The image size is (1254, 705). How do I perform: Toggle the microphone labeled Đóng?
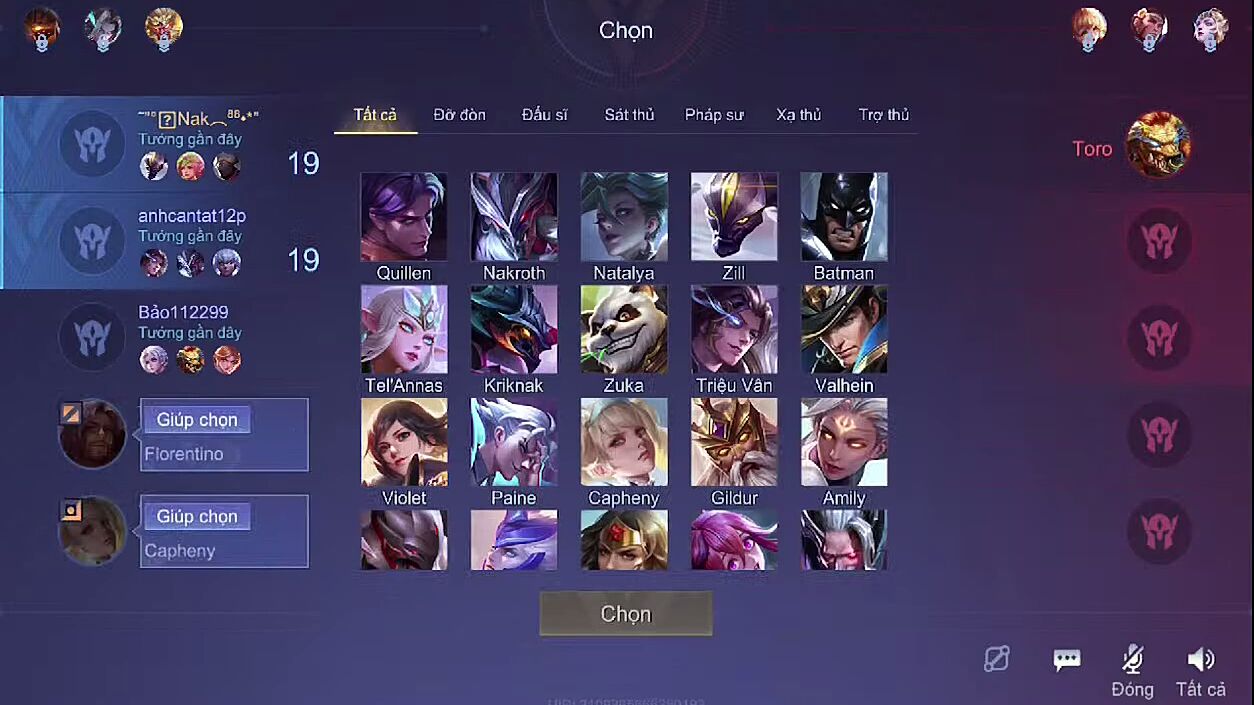(1132, 659)
